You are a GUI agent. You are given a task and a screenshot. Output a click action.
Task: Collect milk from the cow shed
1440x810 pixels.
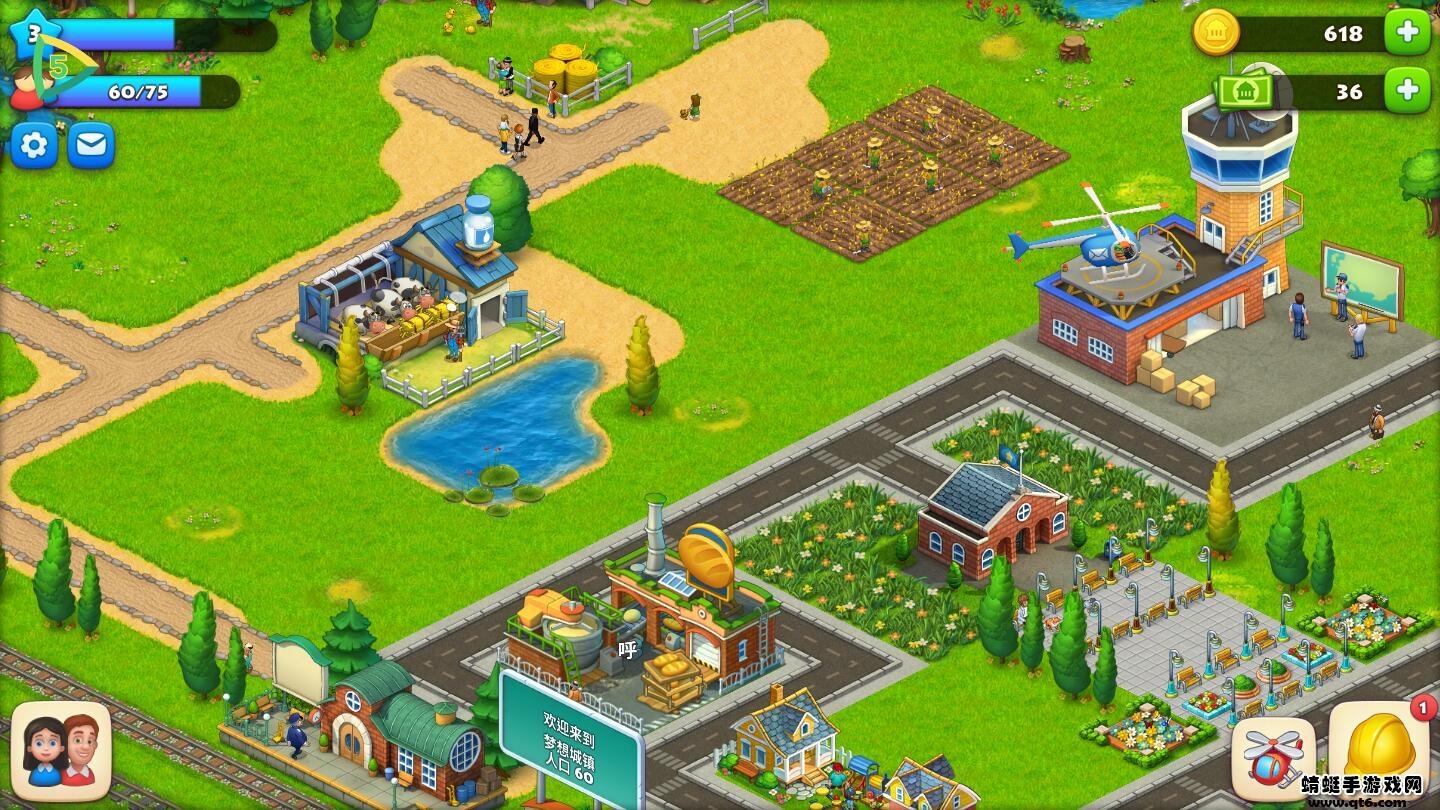400,300
